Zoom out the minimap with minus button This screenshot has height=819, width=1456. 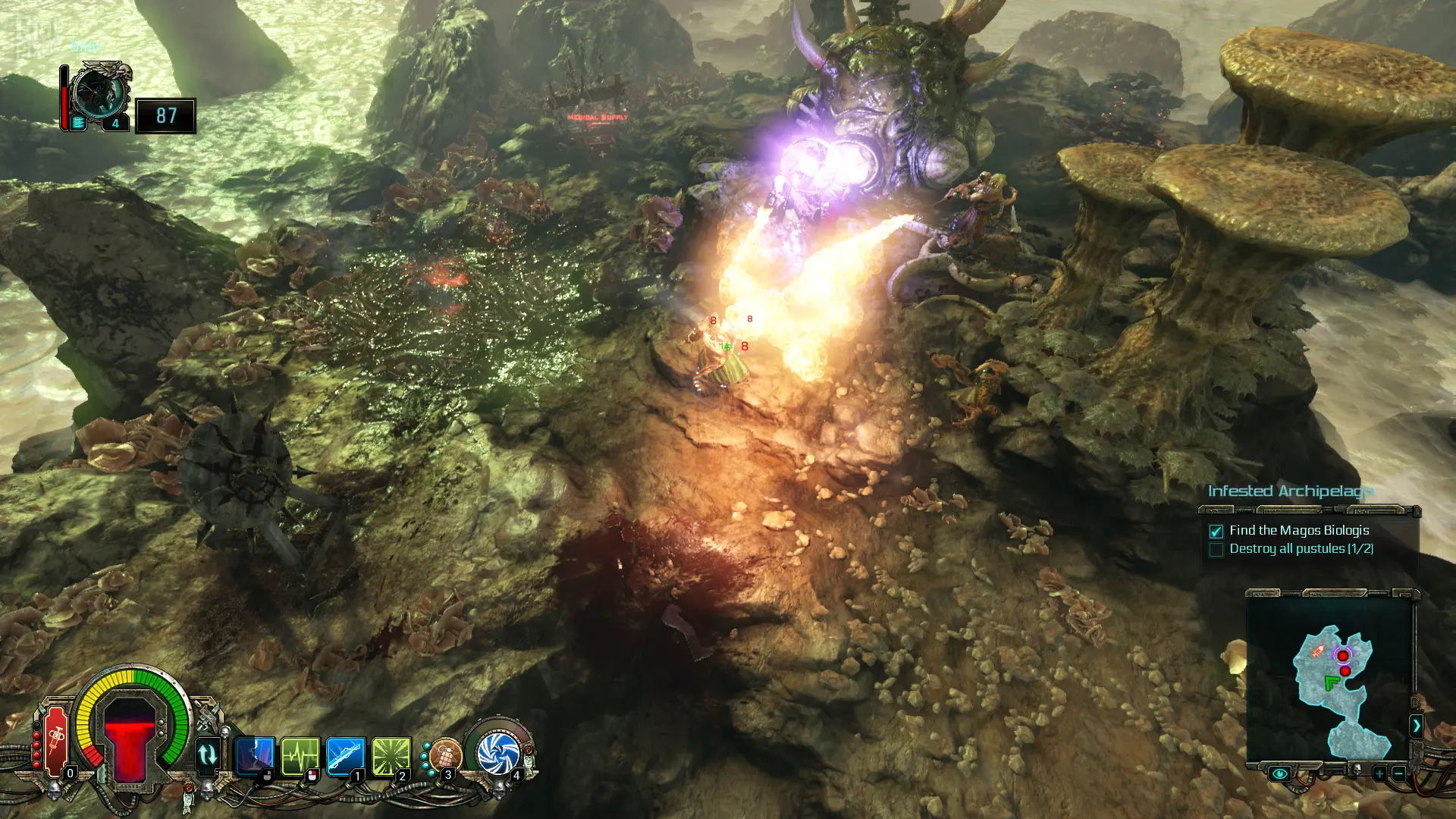click(x=1399, y=774)
